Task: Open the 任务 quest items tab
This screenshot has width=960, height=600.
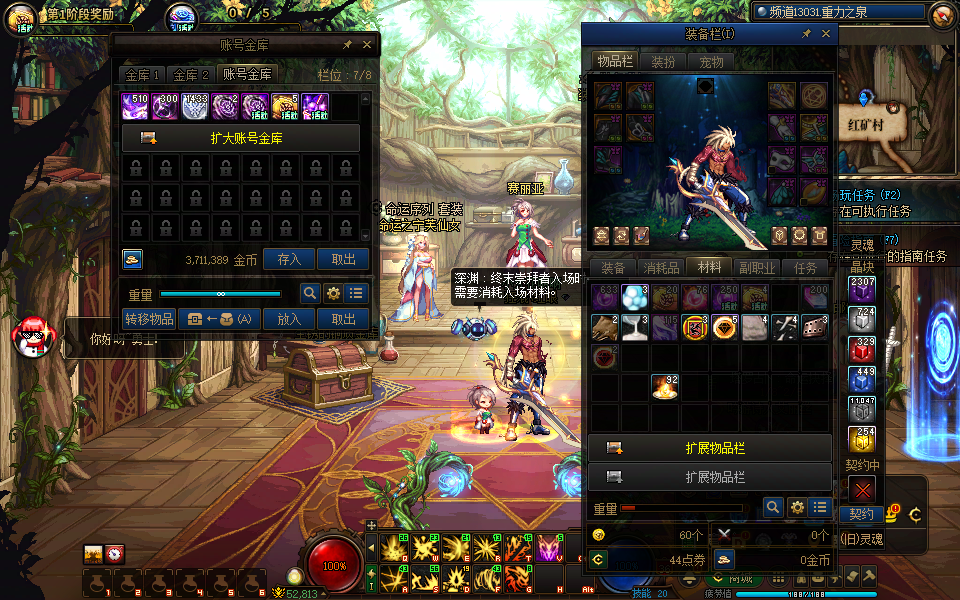Action: tap(805, 268)
